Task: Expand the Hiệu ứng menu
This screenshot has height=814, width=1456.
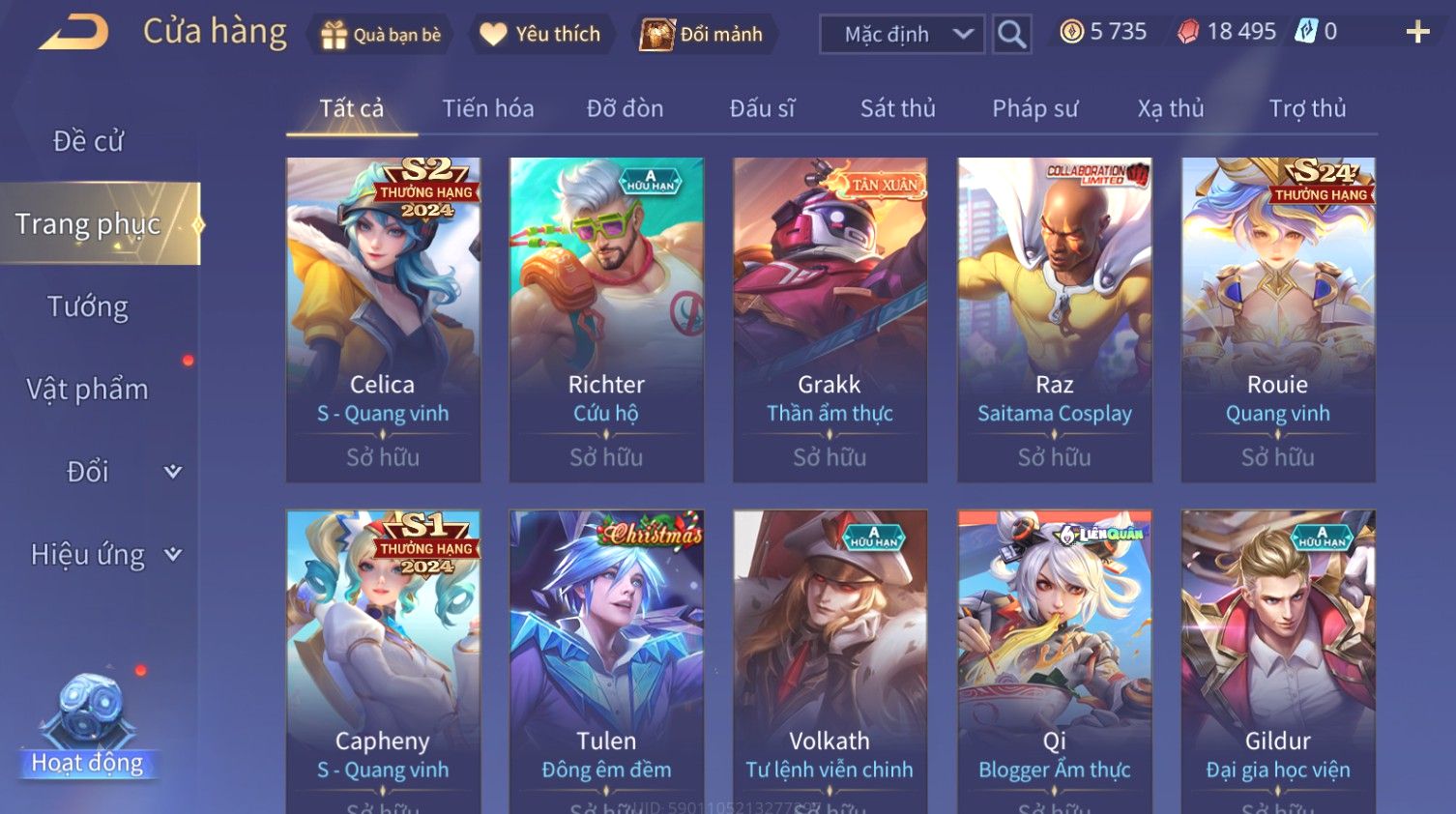Action: pos(104,554)
